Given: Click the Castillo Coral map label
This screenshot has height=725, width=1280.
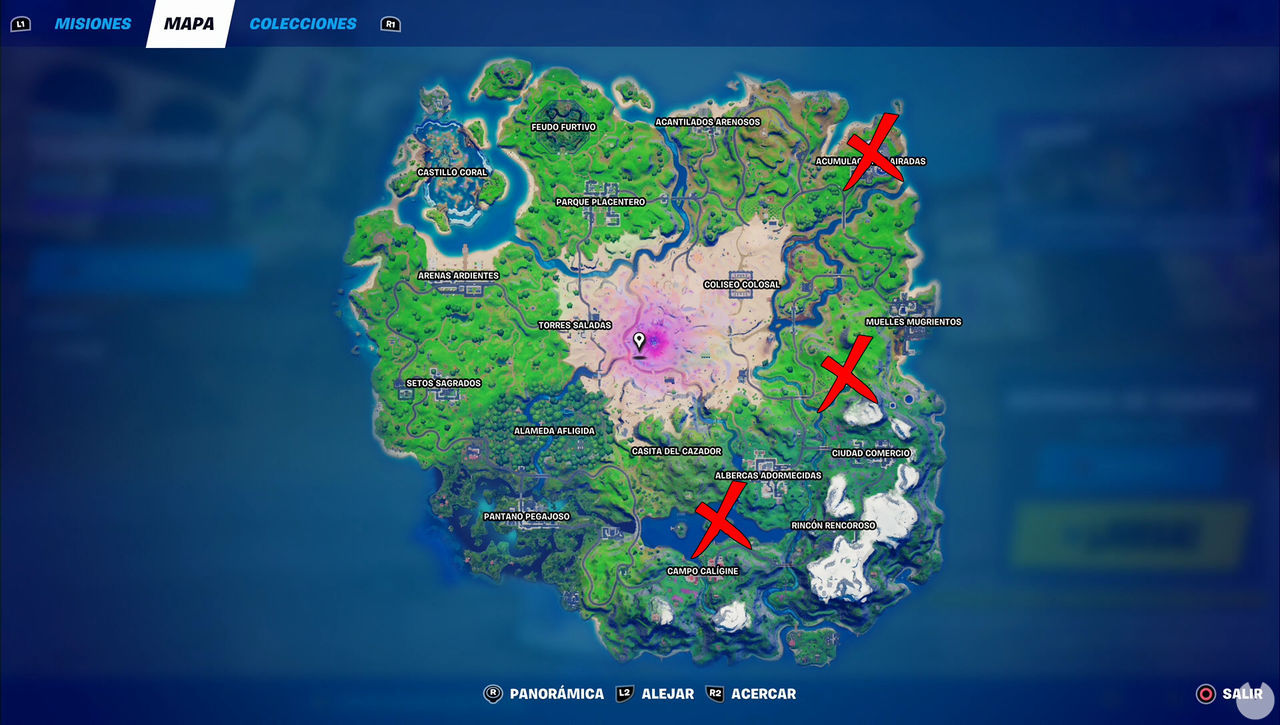Looking at the screenshot, I should tap(451, 172).
